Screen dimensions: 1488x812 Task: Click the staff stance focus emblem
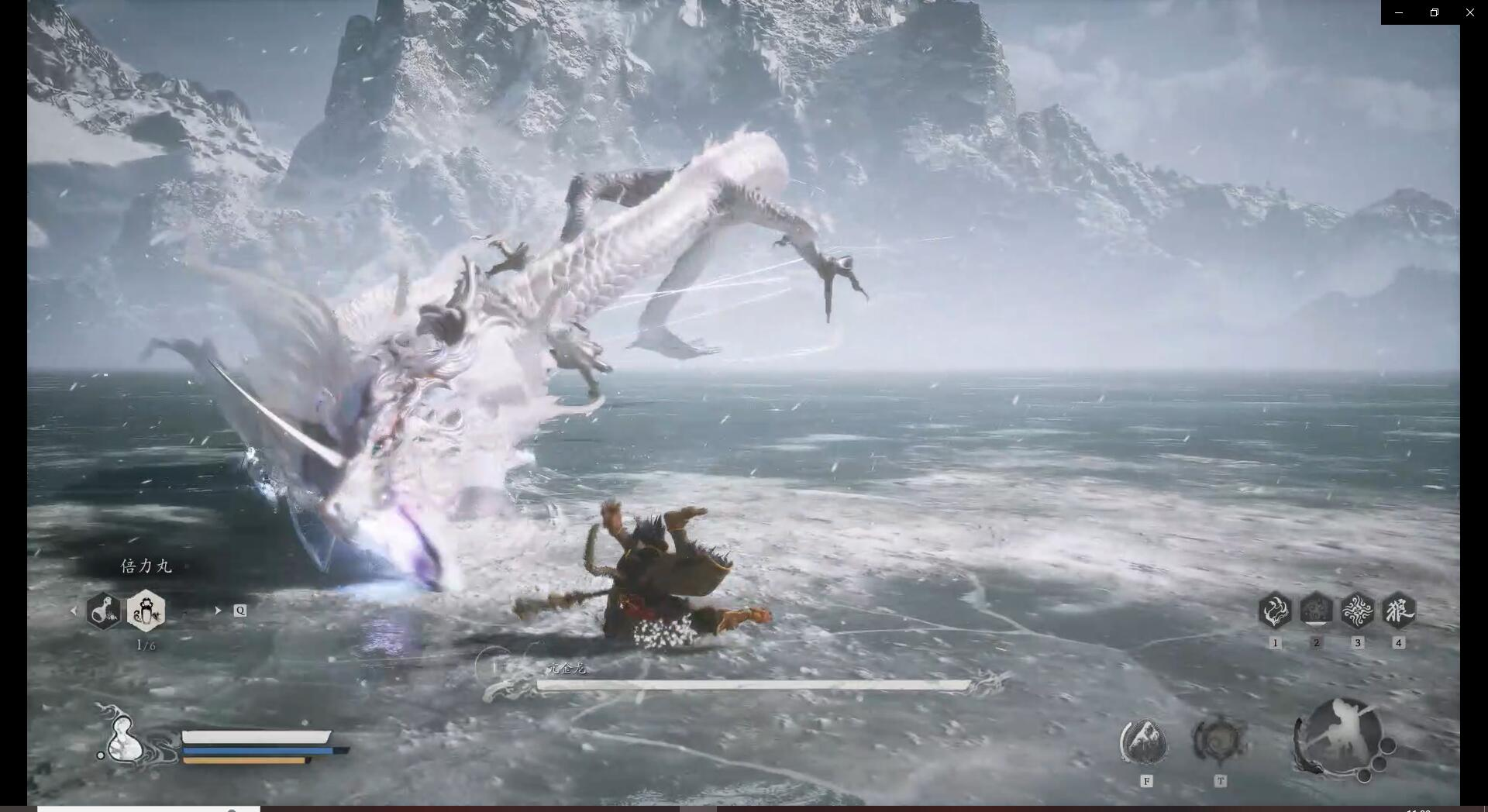(1341, 737)
